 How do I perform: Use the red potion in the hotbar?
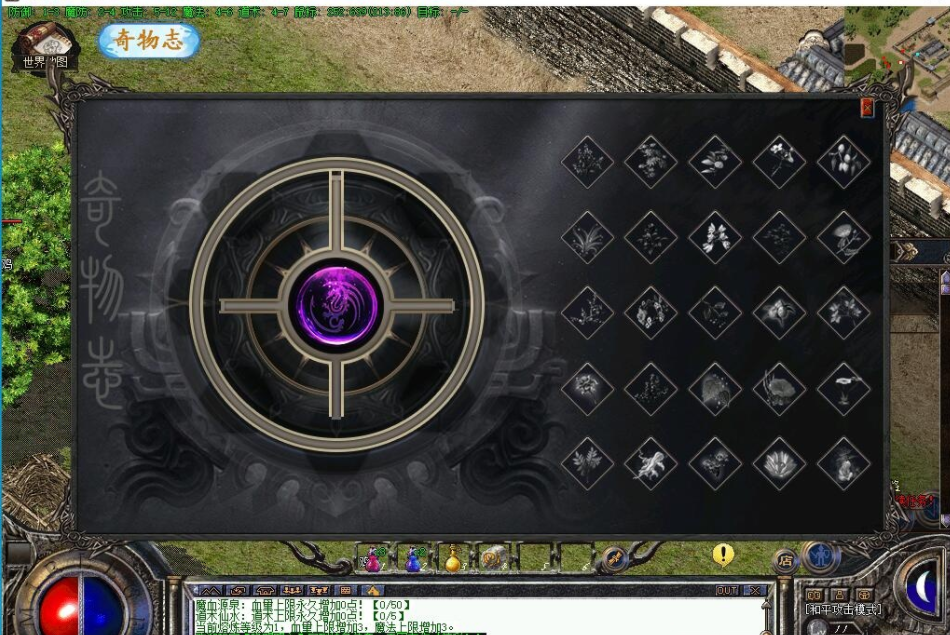[373, 559]
